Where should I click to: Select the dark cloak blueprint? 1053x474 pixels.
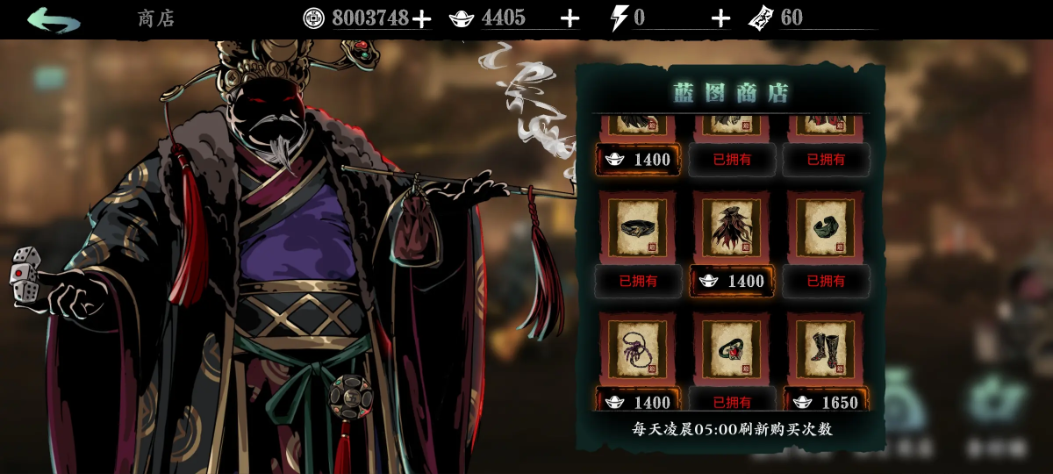point(732,228)
